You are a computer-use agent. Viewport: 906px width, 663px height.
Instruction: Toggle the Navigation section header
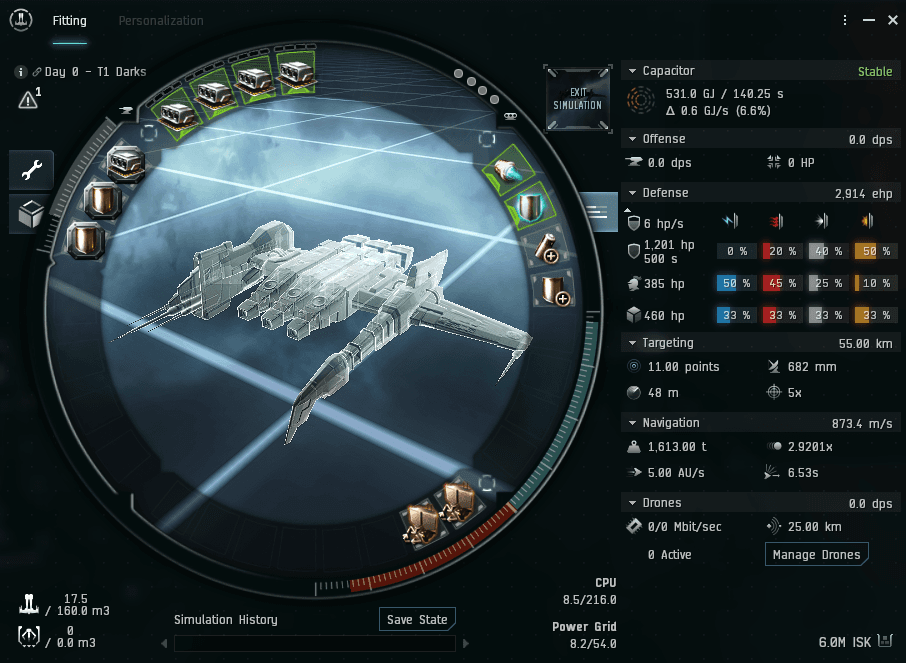pos(630,423)
